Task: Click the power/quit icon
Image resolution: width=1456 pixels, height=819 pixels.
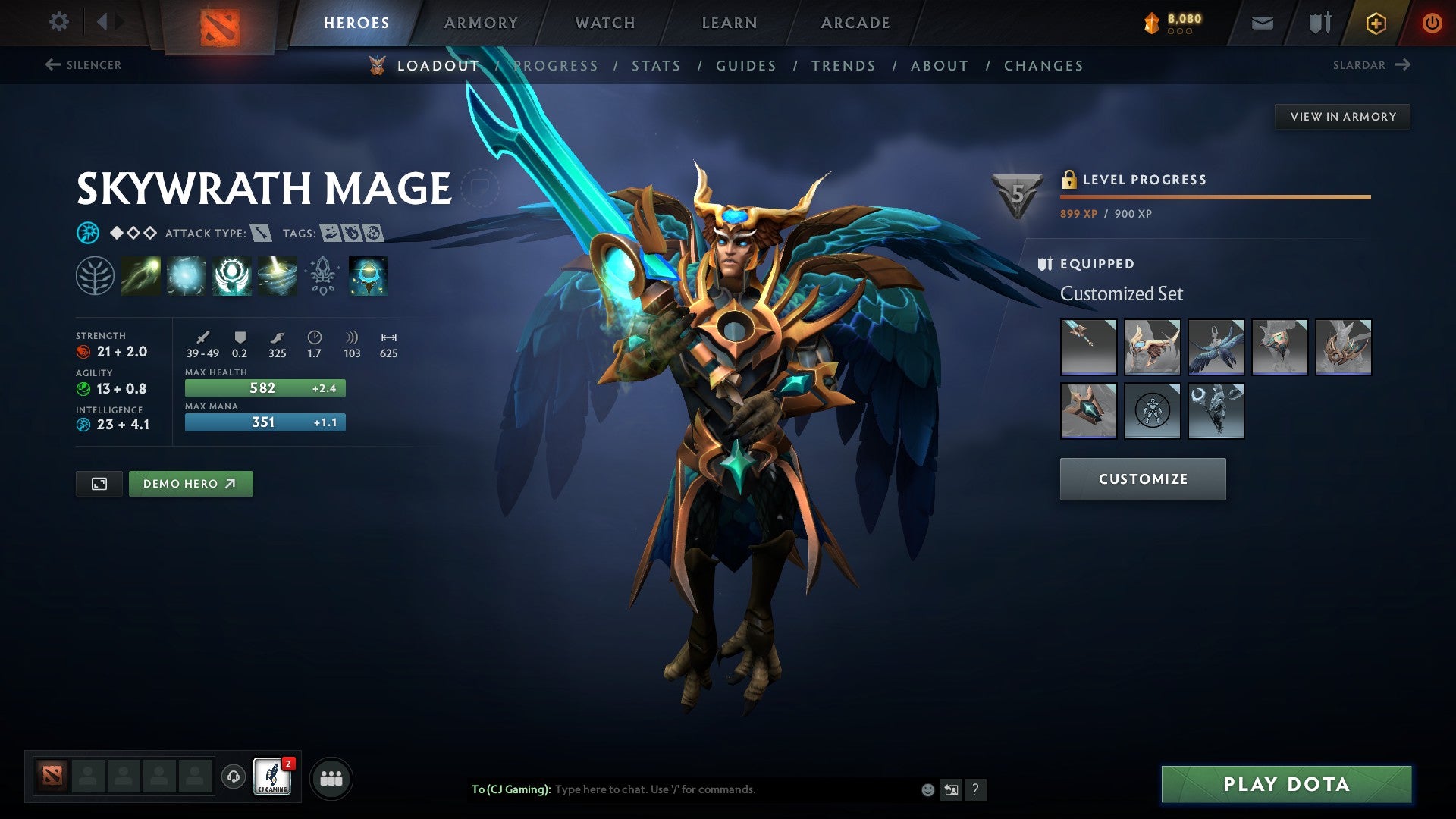Action: pos(1432,22)
